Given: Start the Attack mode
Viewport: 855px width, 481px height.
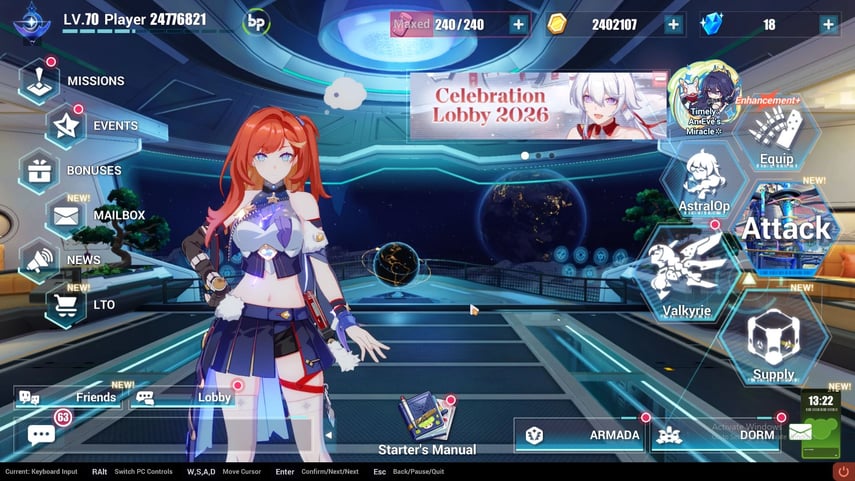Looking at the screenshot, I should tap(785, 228).
